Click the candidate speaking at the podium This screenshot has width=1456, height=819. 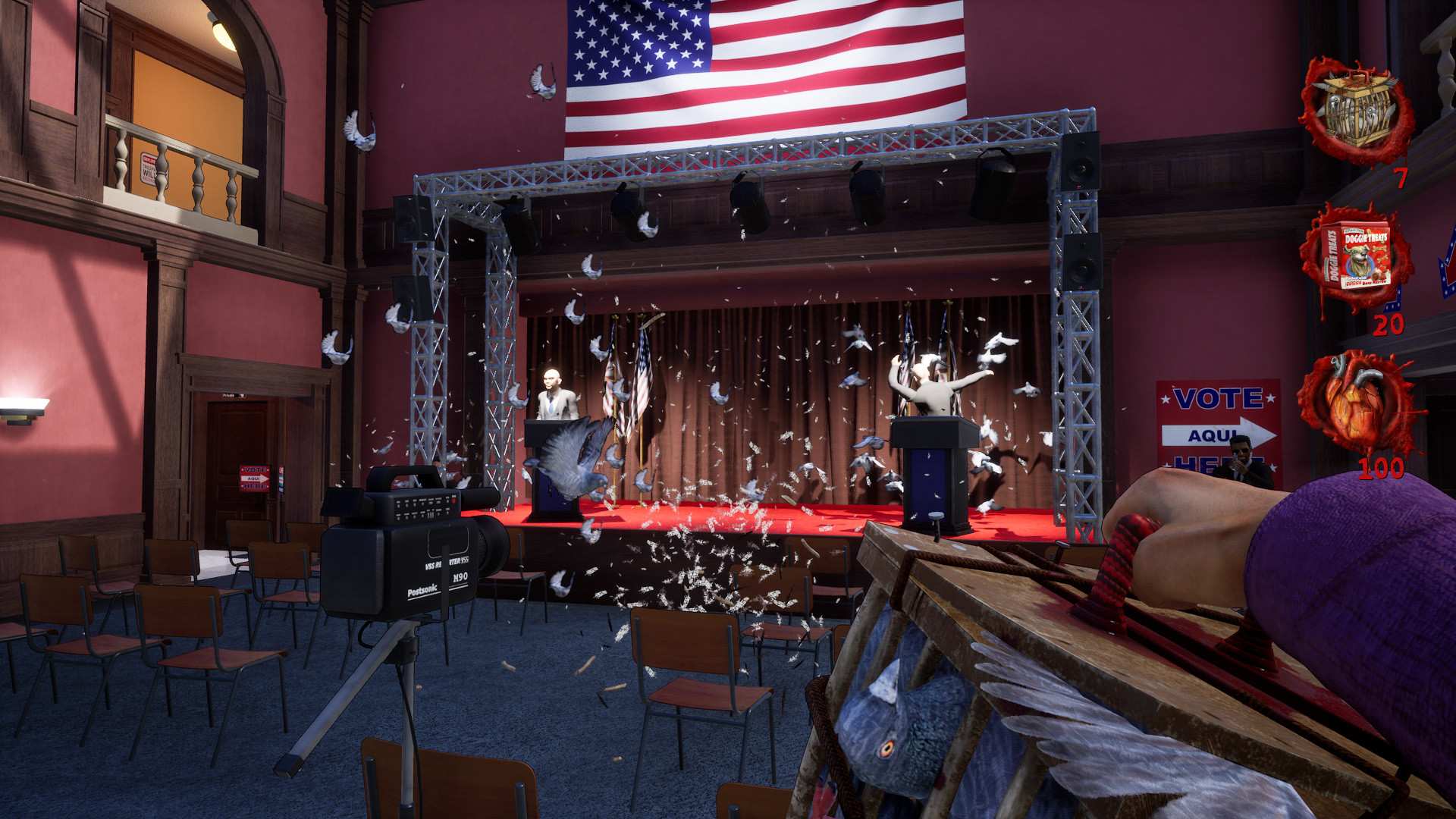click(552, 387)
